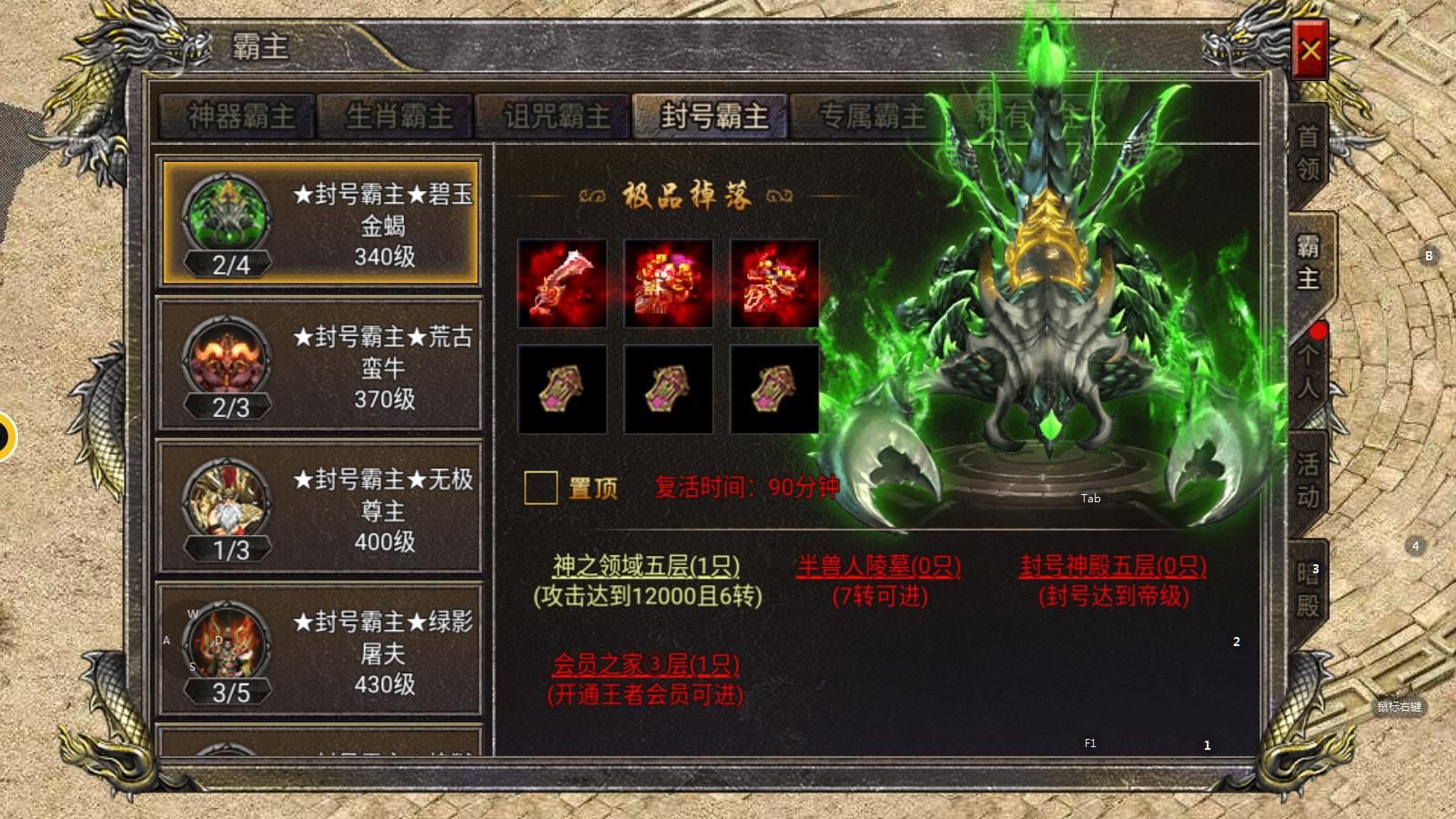Open the first red weapon drop icon
This screenshot has width=1456, height=819.
(x=562, y=283)
